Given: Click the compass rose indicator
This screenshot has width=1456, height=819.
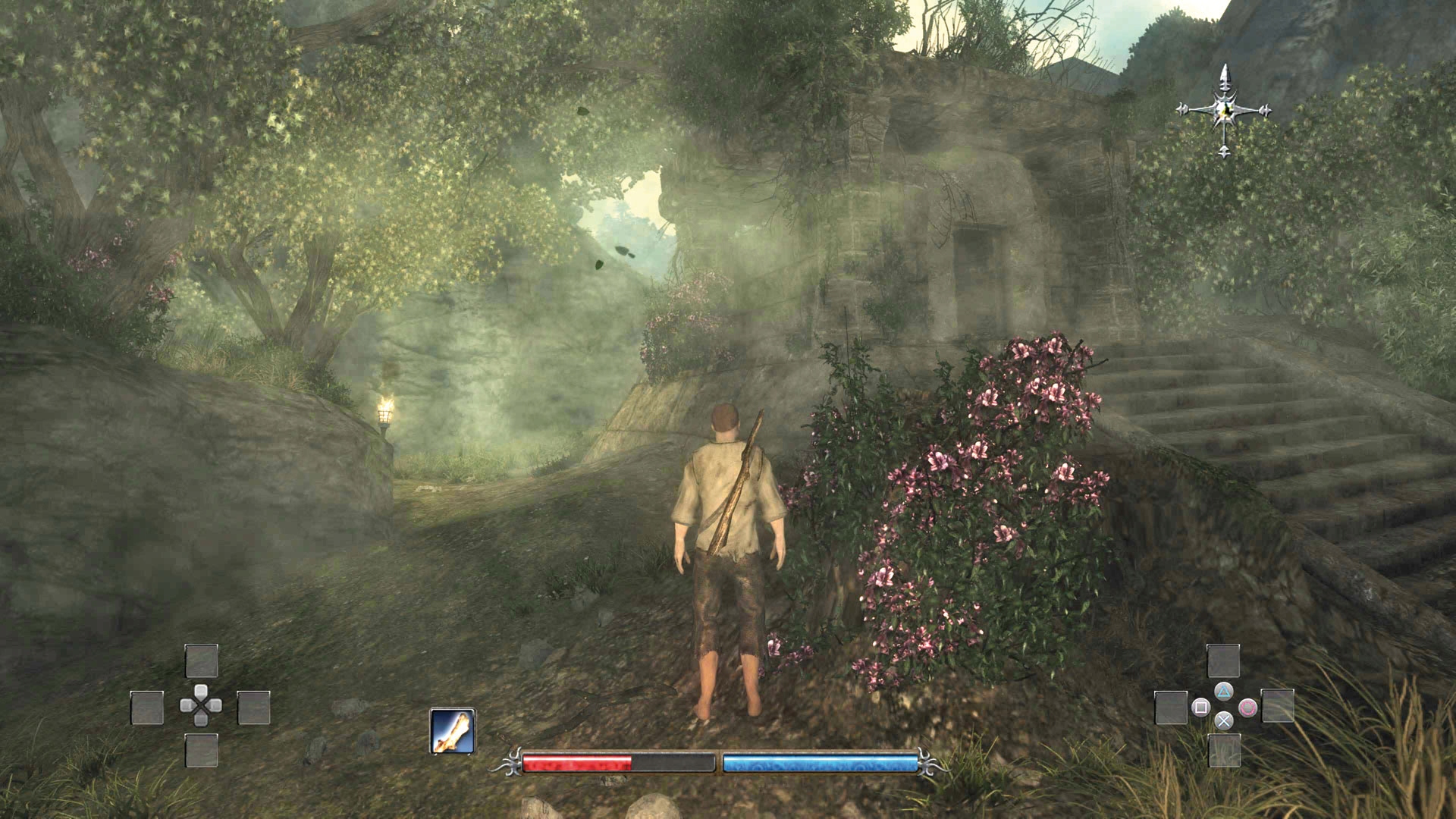Looking at the screenshot, I should pos(1224,111).
